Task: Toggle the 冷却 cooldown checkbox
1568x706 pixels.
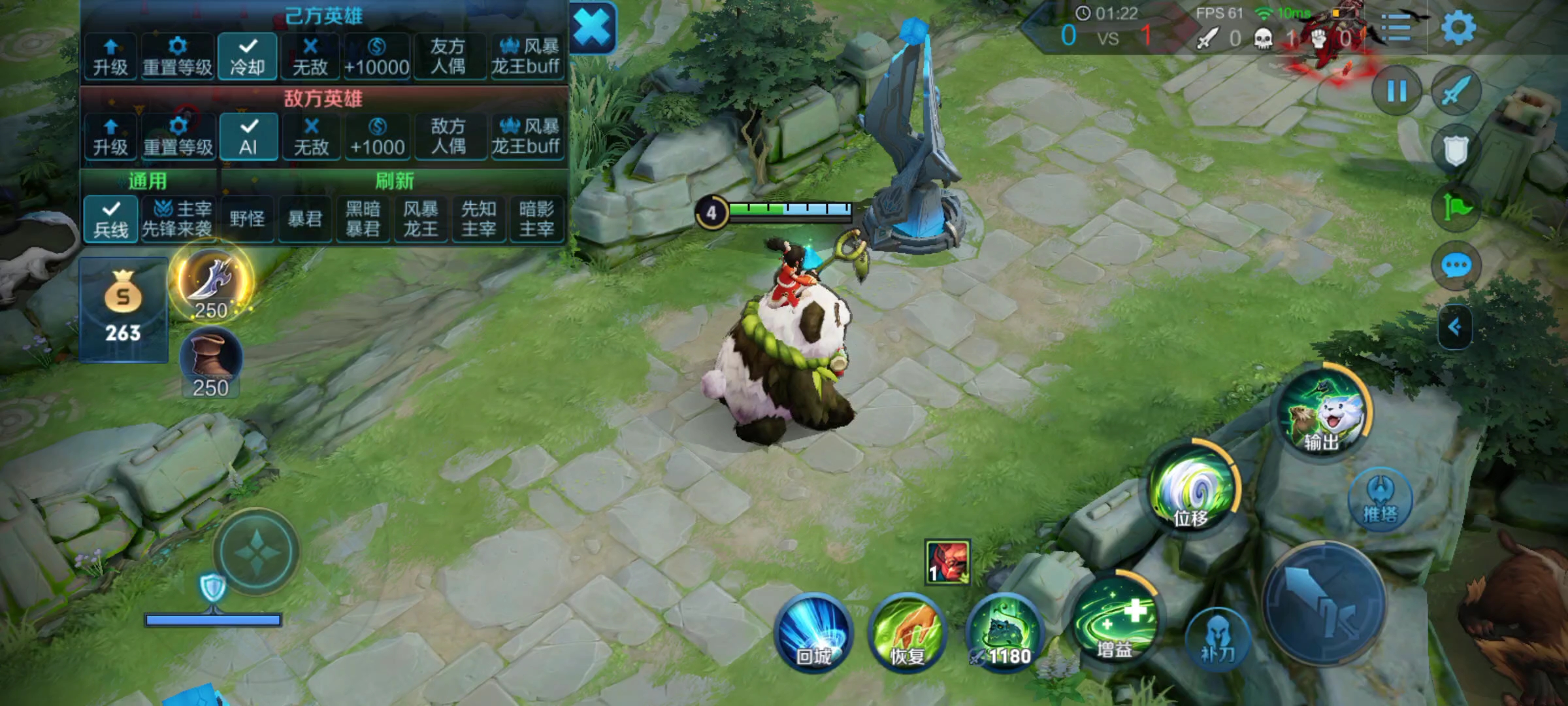Action: (x=248, y=56)
